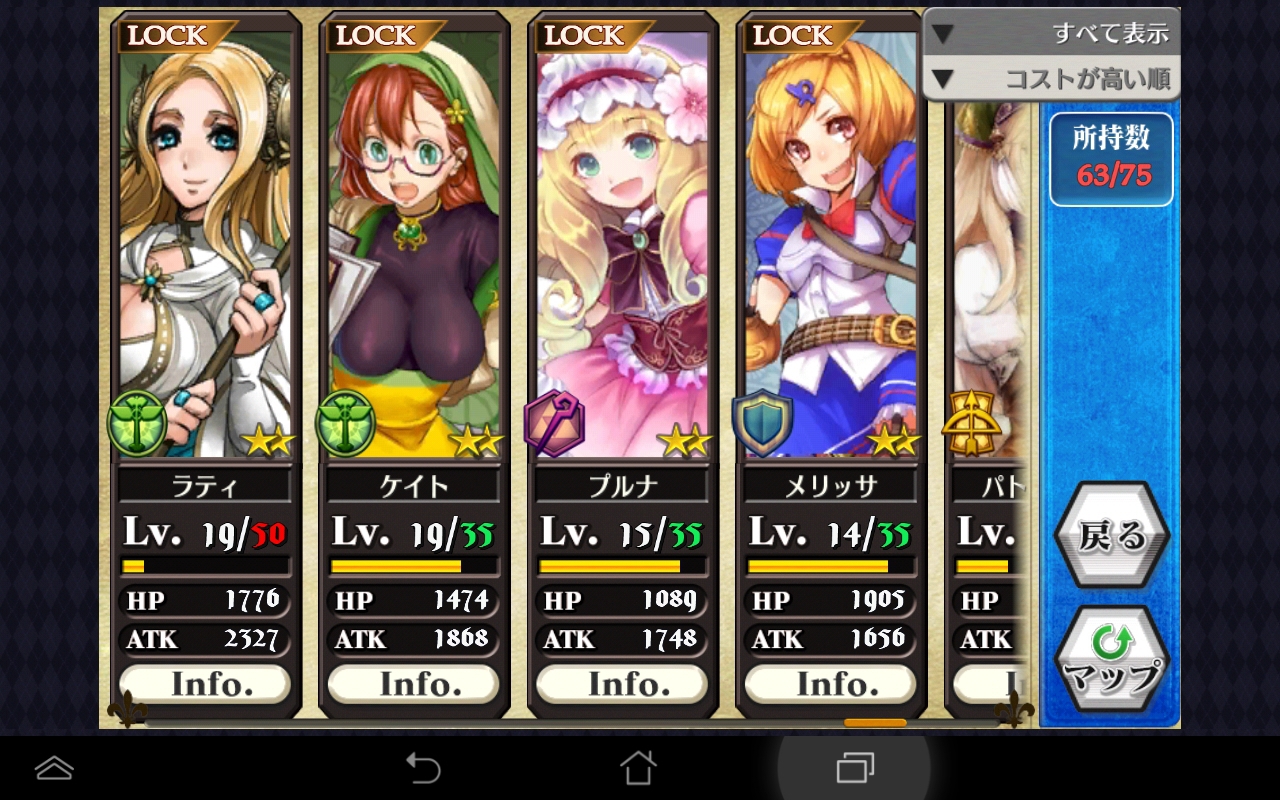Open Info. for ラティ
The image size is (1280, 800).
205,684
